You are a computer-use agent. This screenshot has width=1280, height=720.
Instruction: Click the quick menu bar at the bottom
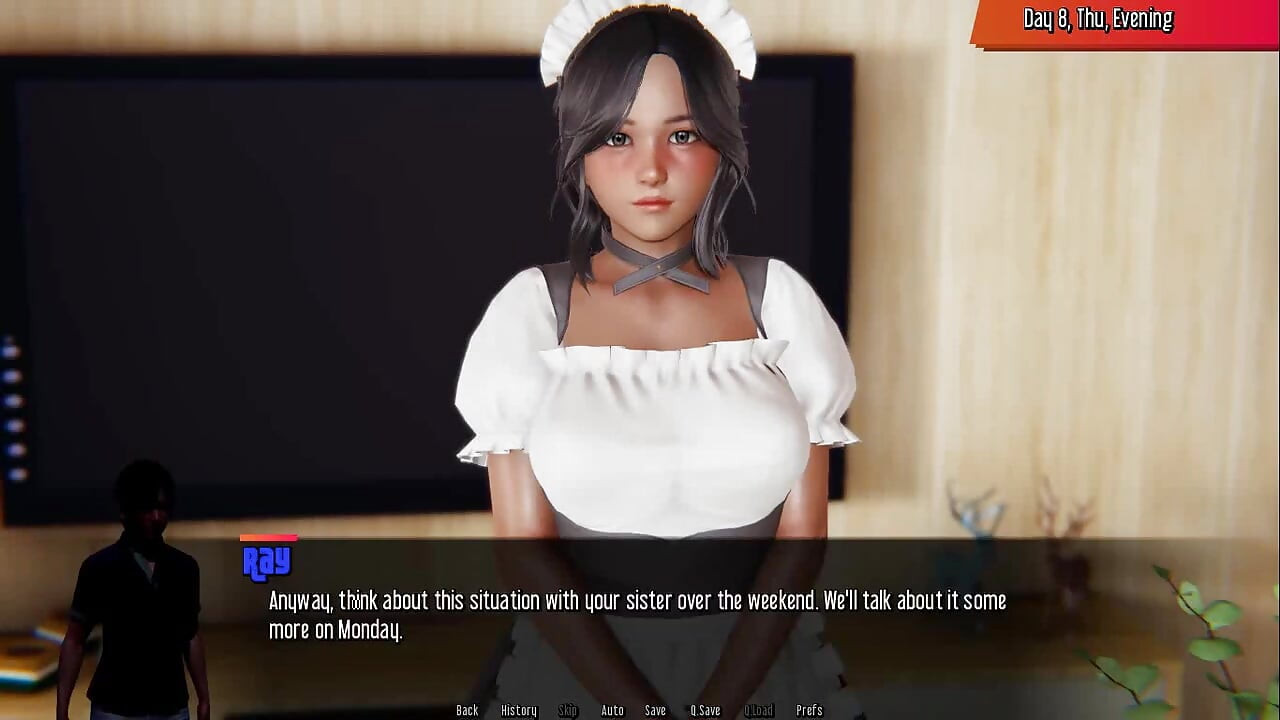click(x=637, y=710)
